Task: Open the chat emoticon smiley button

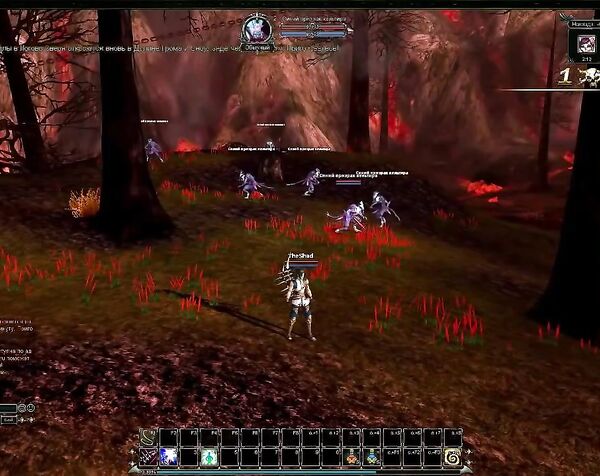Action: click(31, 408)
